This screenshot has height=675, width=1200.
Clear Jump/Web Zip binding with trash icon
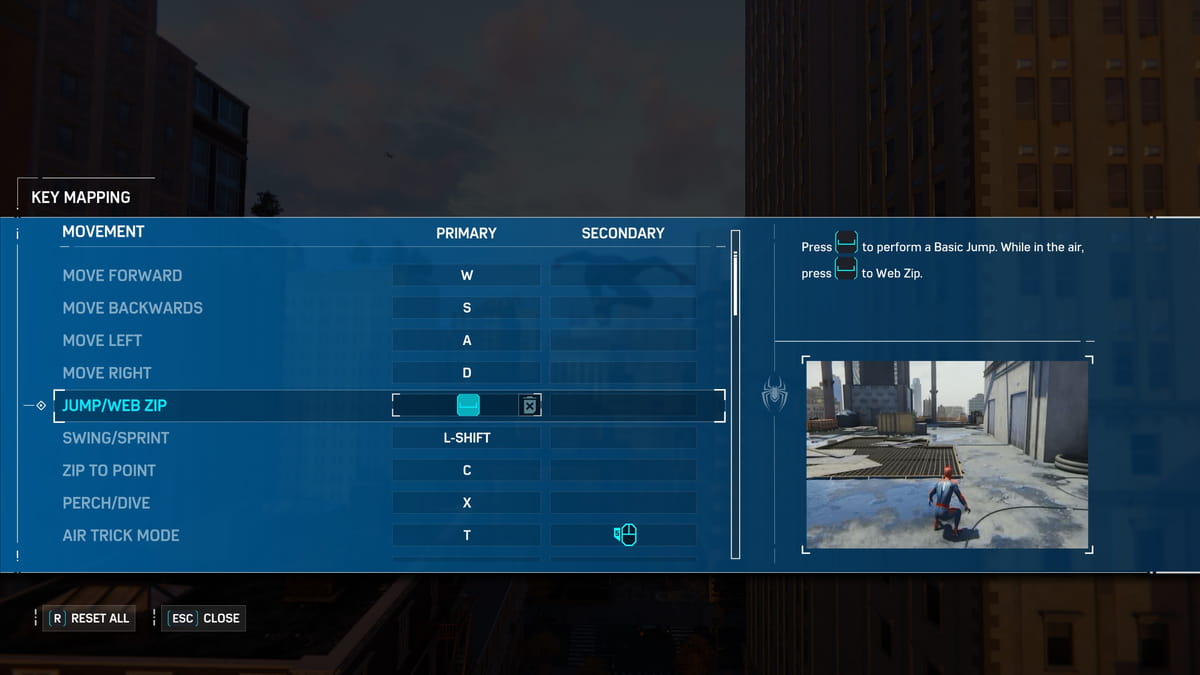[529, 405]
